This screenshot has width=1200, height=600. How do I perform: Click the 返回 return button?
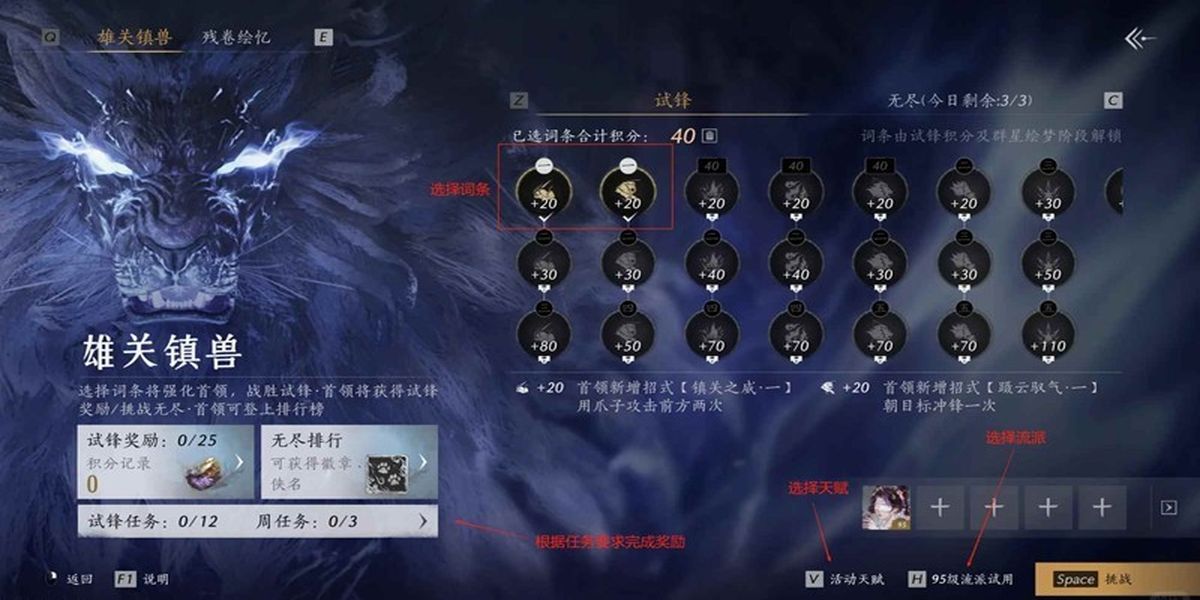(x=71, y=579)
